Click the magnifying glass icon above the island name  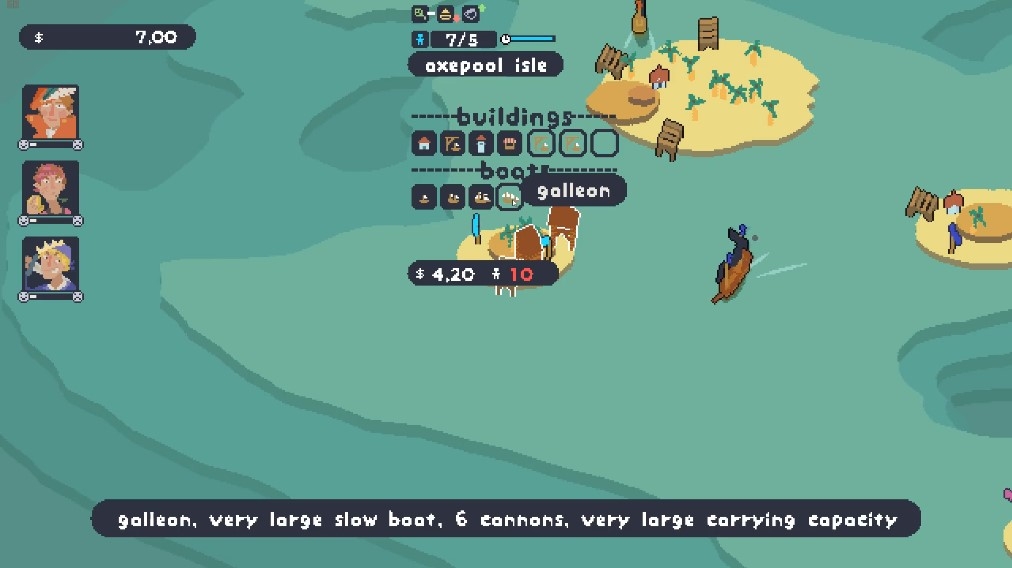click(x=420, y=14)
